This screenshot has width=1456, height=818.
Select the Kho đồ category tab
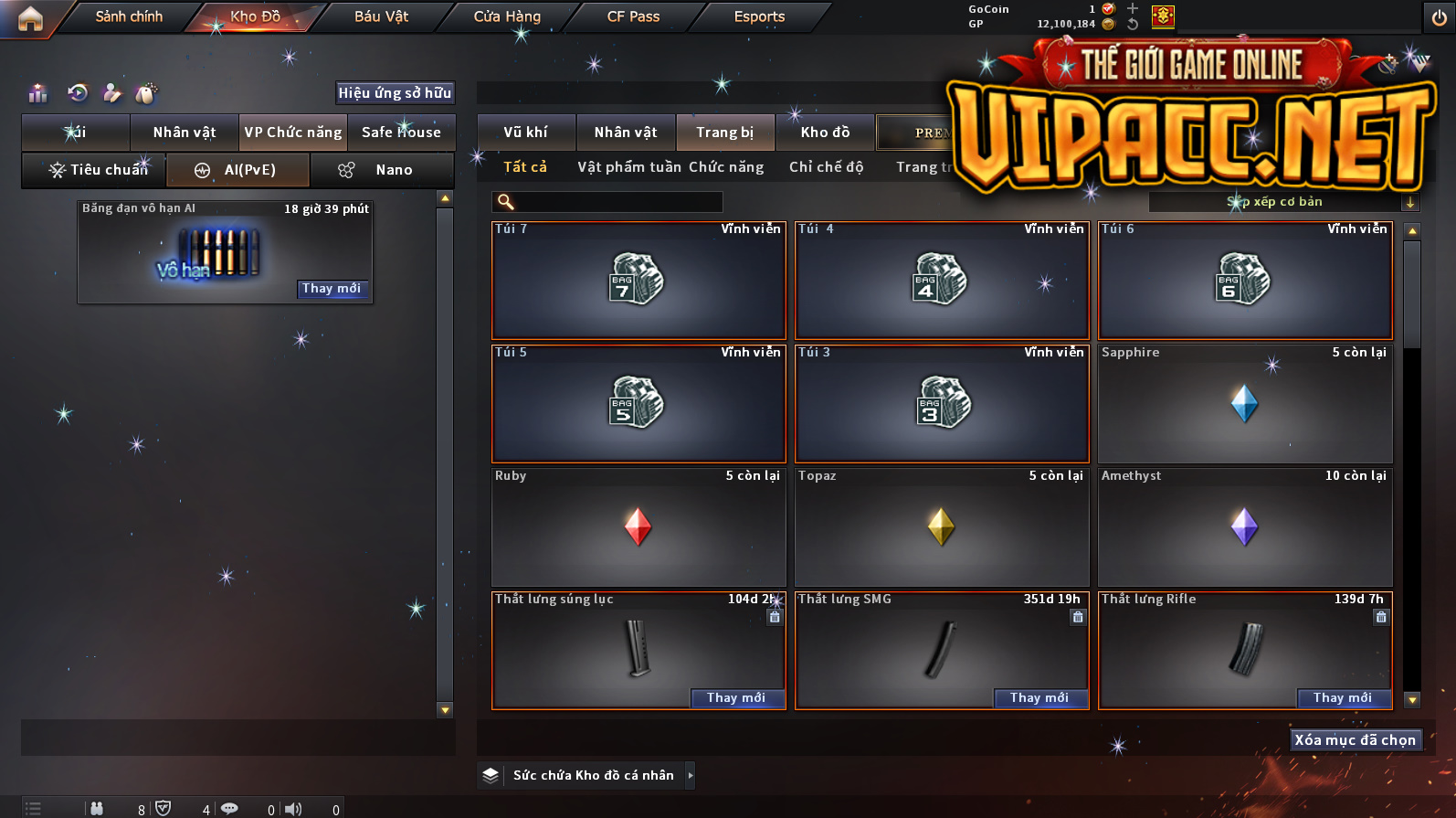pos(825,133)
